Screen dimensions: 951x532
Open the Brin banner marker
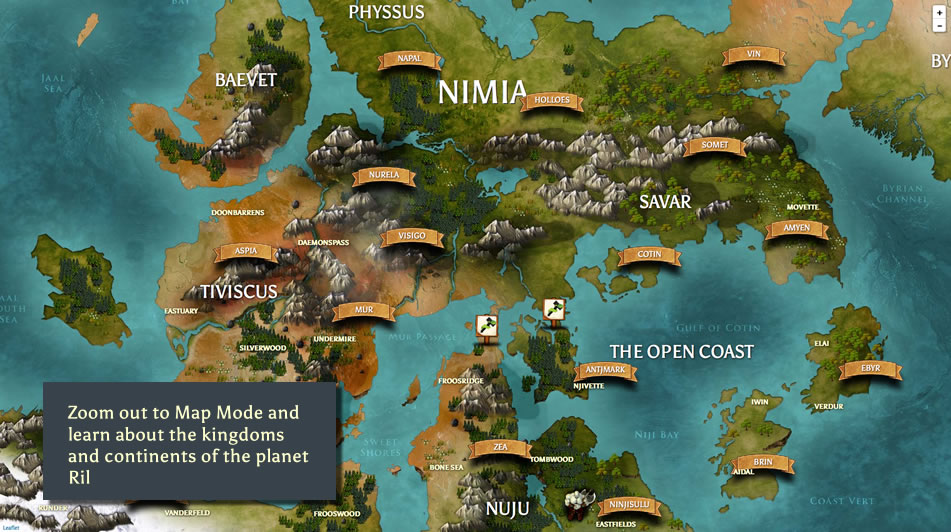point(763,463)
